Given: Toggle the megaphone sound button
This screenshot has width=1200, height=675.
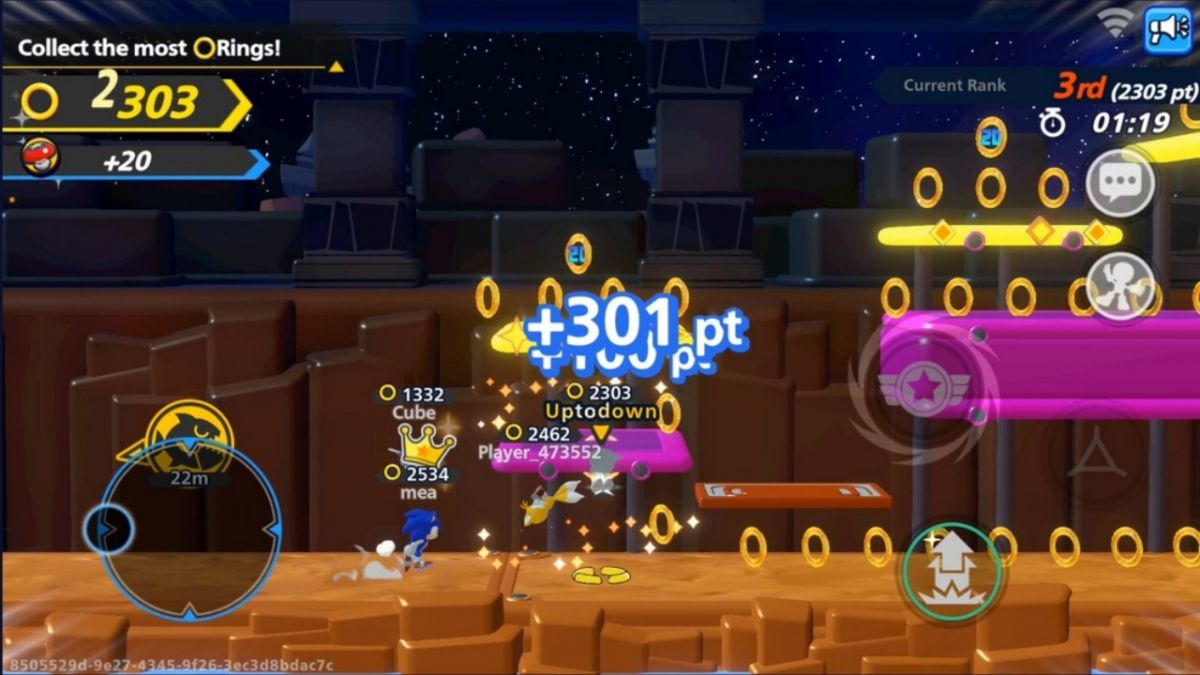Looking at the screenshot, I should [1167, 29].
